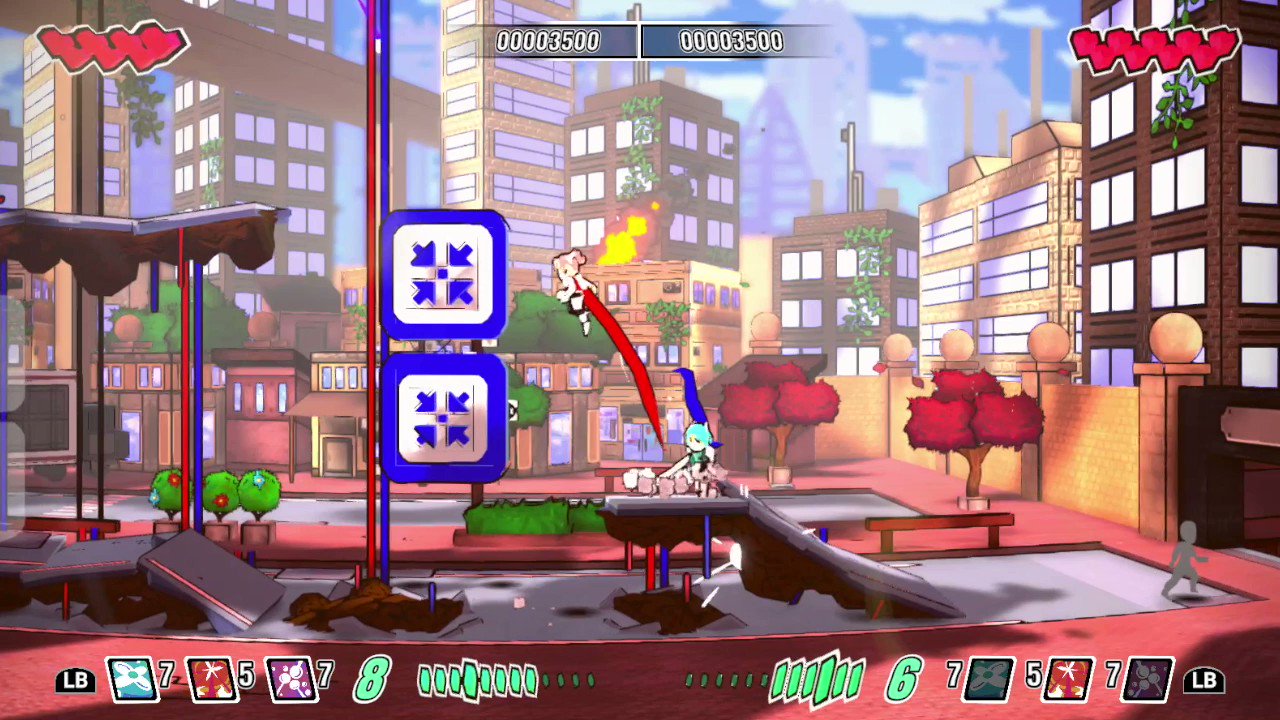Click the large number 8 on the HUD
This screenshot has width=1280, height=720.
(371, 680)
